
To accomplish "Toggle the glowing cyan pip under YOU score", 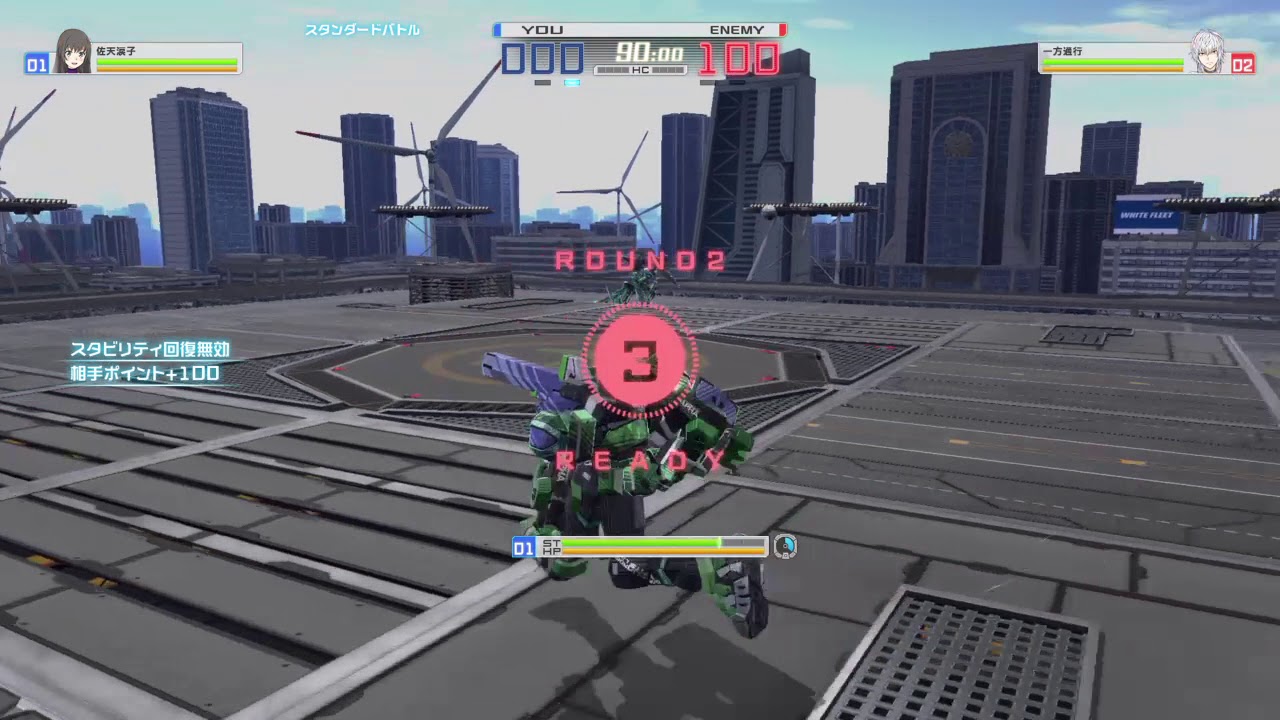I will point(571,83).
